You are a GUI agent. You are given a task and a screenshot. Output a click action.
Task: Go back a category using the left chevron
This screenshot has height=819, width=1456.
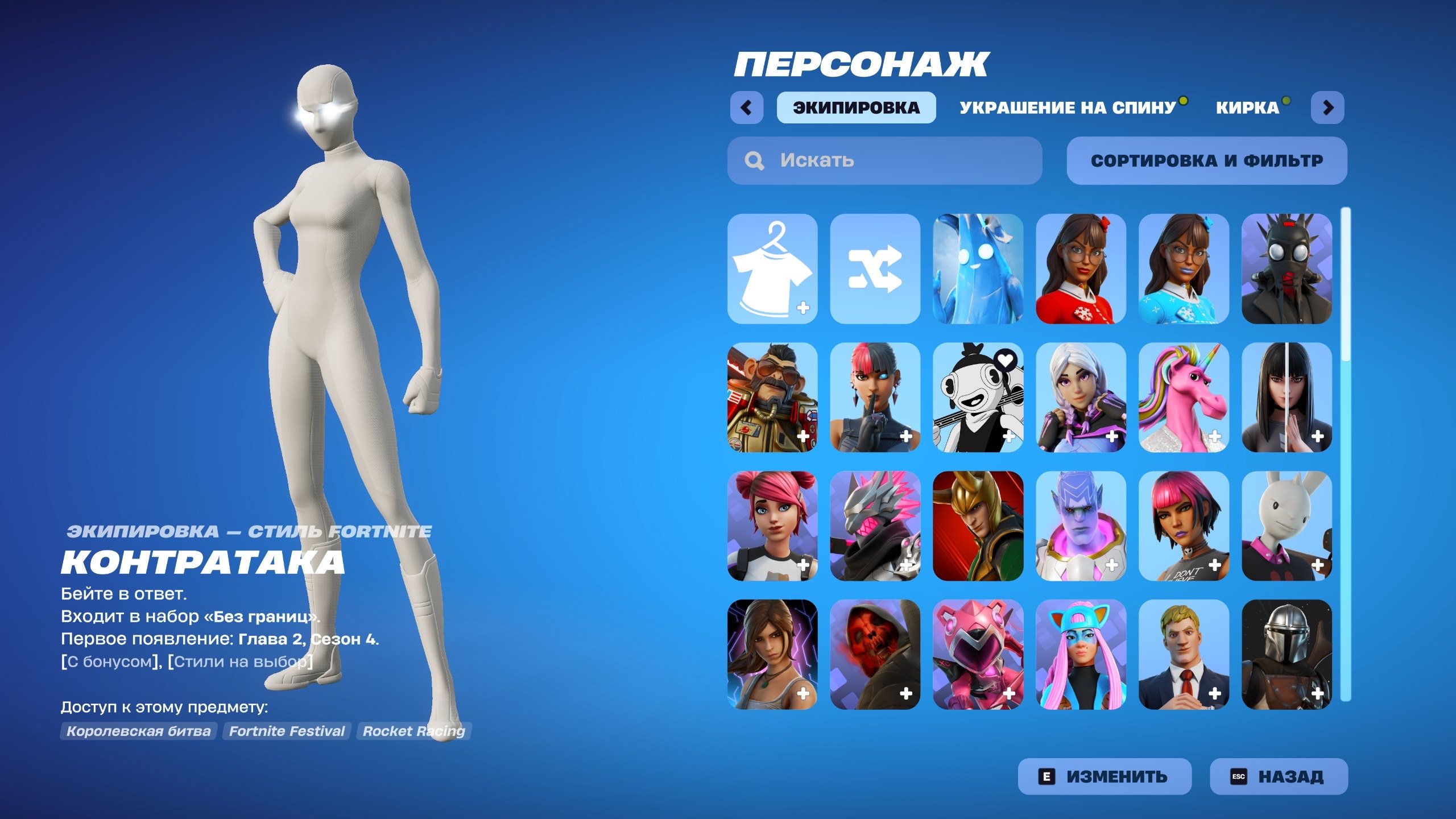pos(748,106)
